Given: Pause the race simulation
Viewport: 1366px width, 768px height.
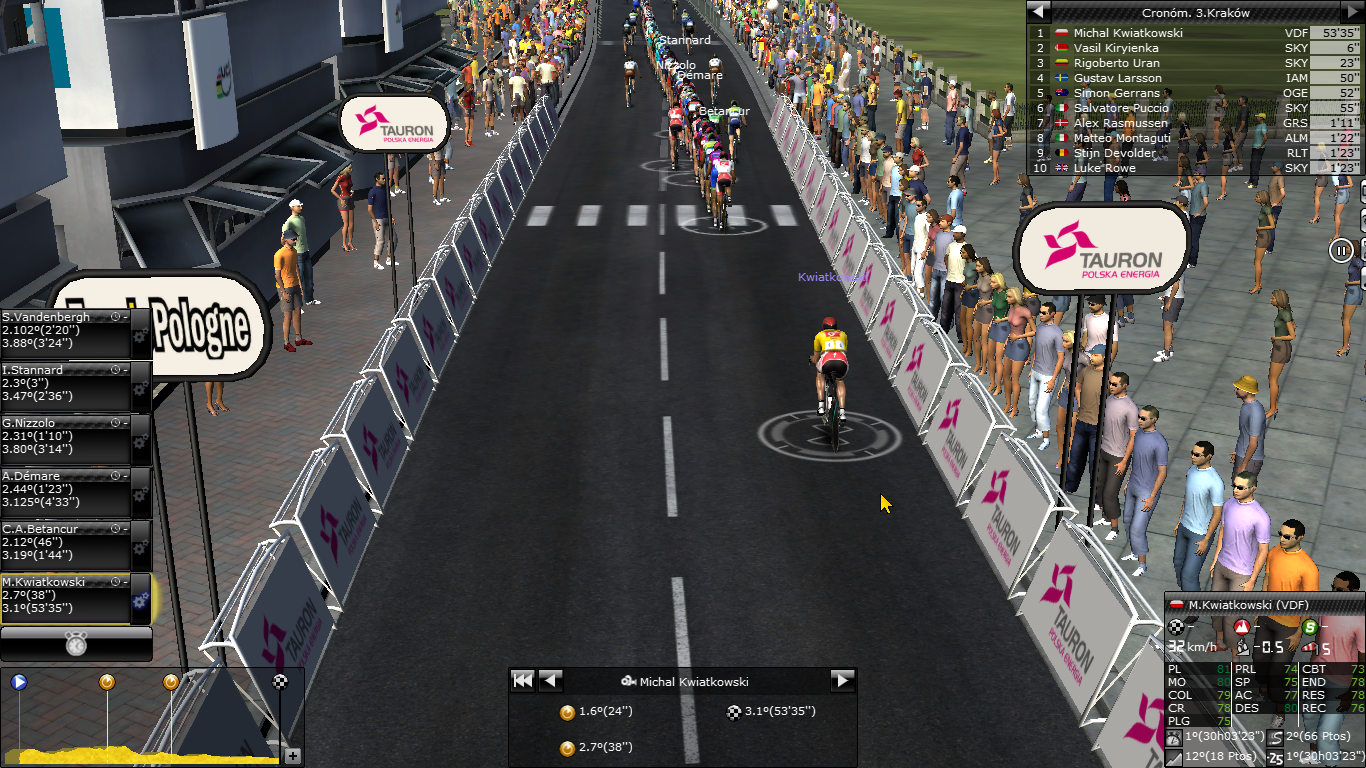Looking at the screenshot, I should pos(1341,250).
